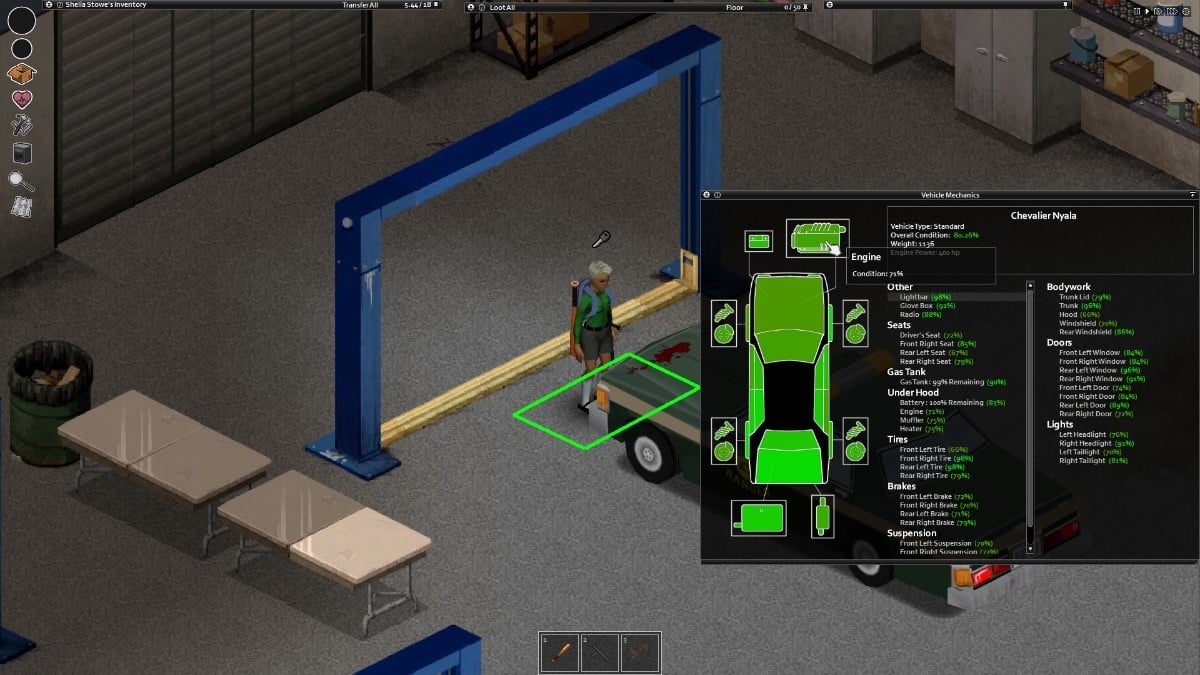This screenshot has width=1200, height=675.
Task: Open the map icon in sidebar
Action: click(21, 206)
